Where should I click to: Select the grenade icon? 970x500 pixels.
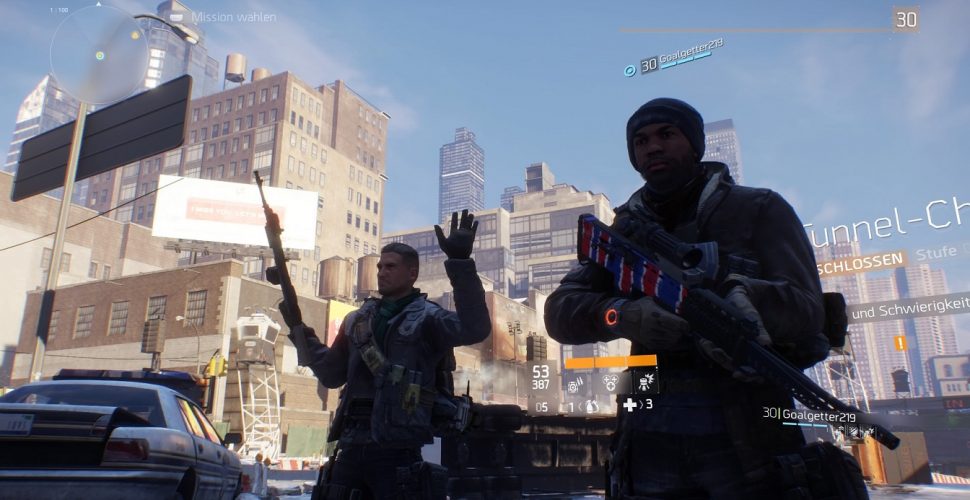(591, 406)
